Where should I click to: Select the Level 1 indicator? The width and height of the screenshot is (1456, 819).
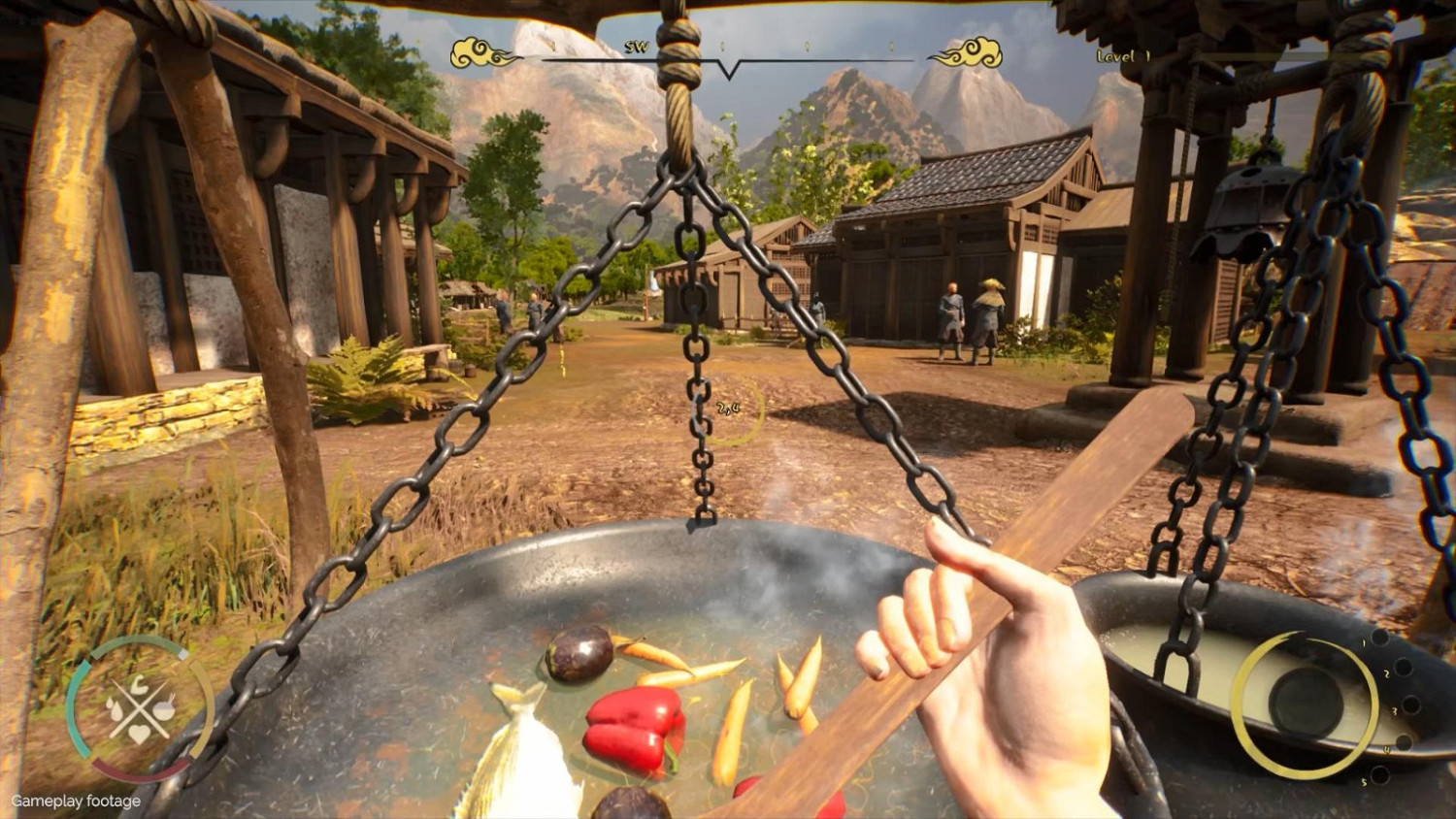point(1124,55)
